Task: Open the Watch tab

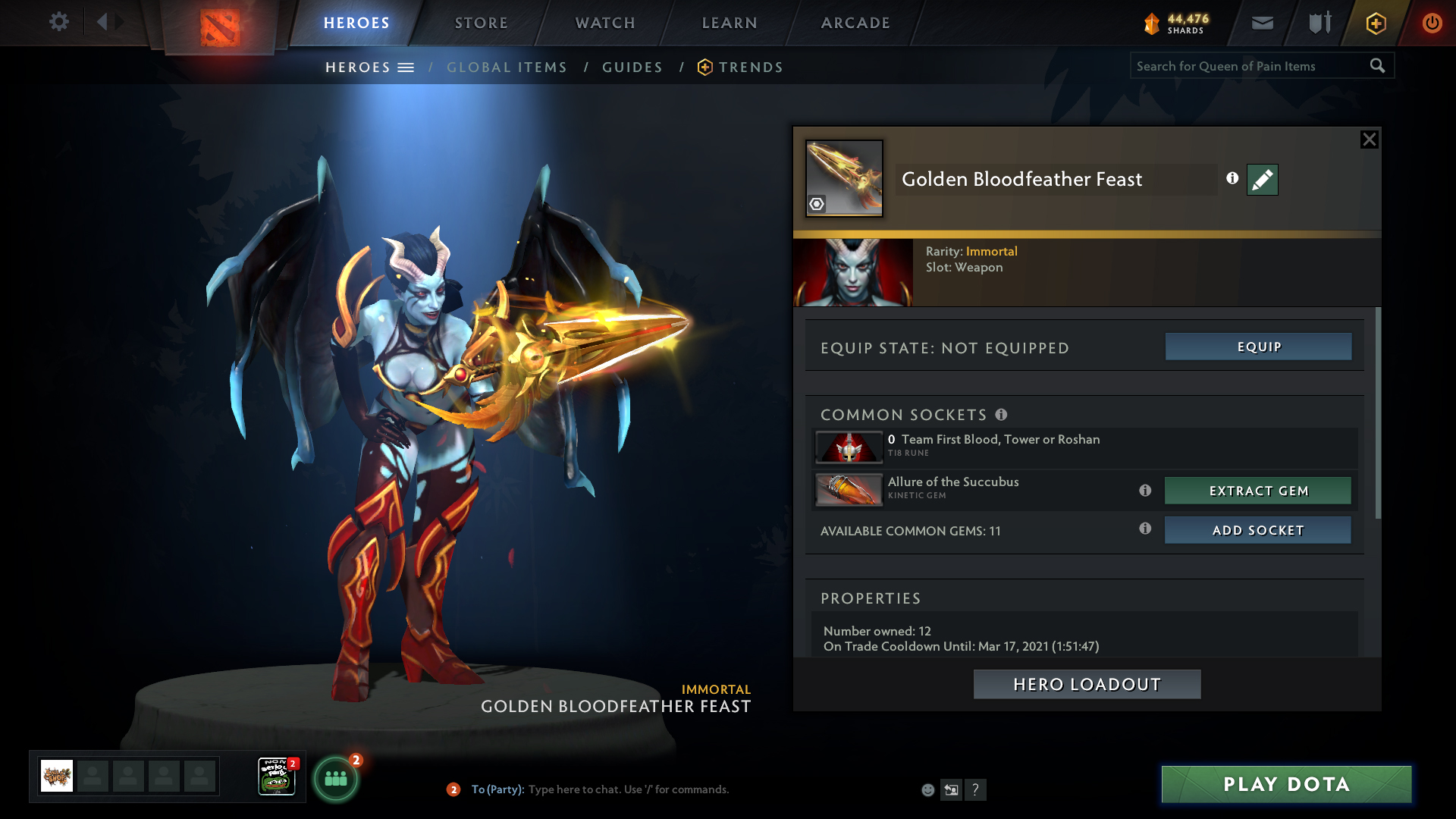Action: tap(605, 23)
